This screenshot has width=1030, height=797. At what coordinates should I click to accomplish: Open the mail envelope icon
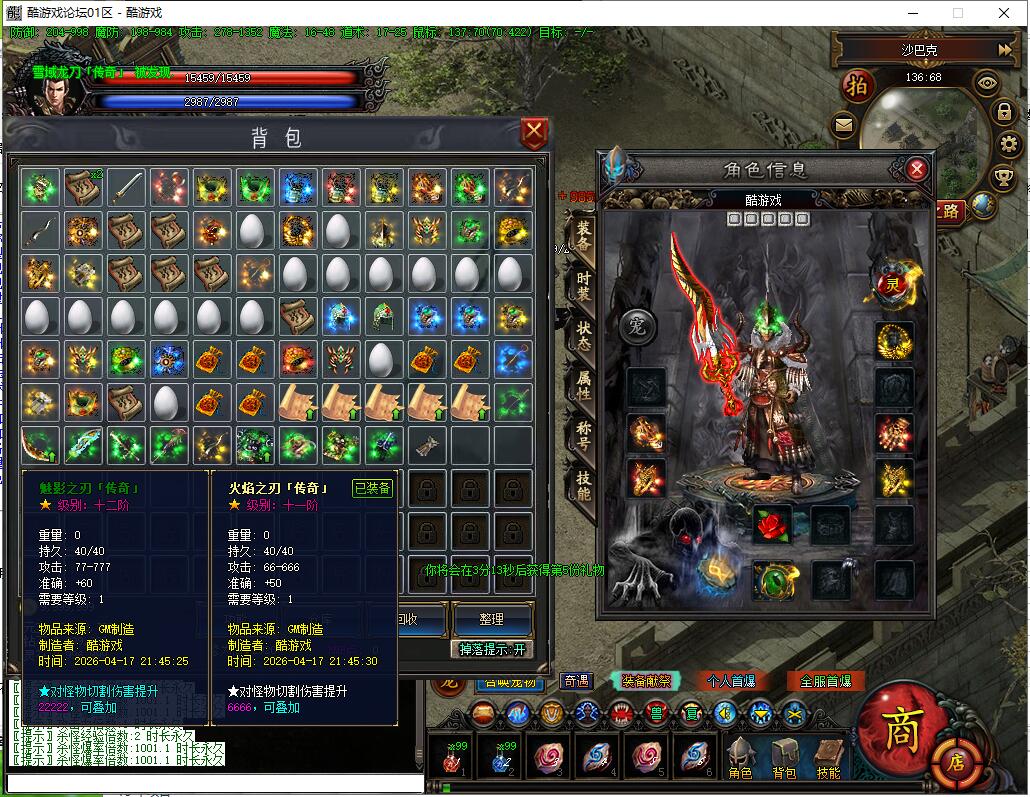click(x=844, y=125)
